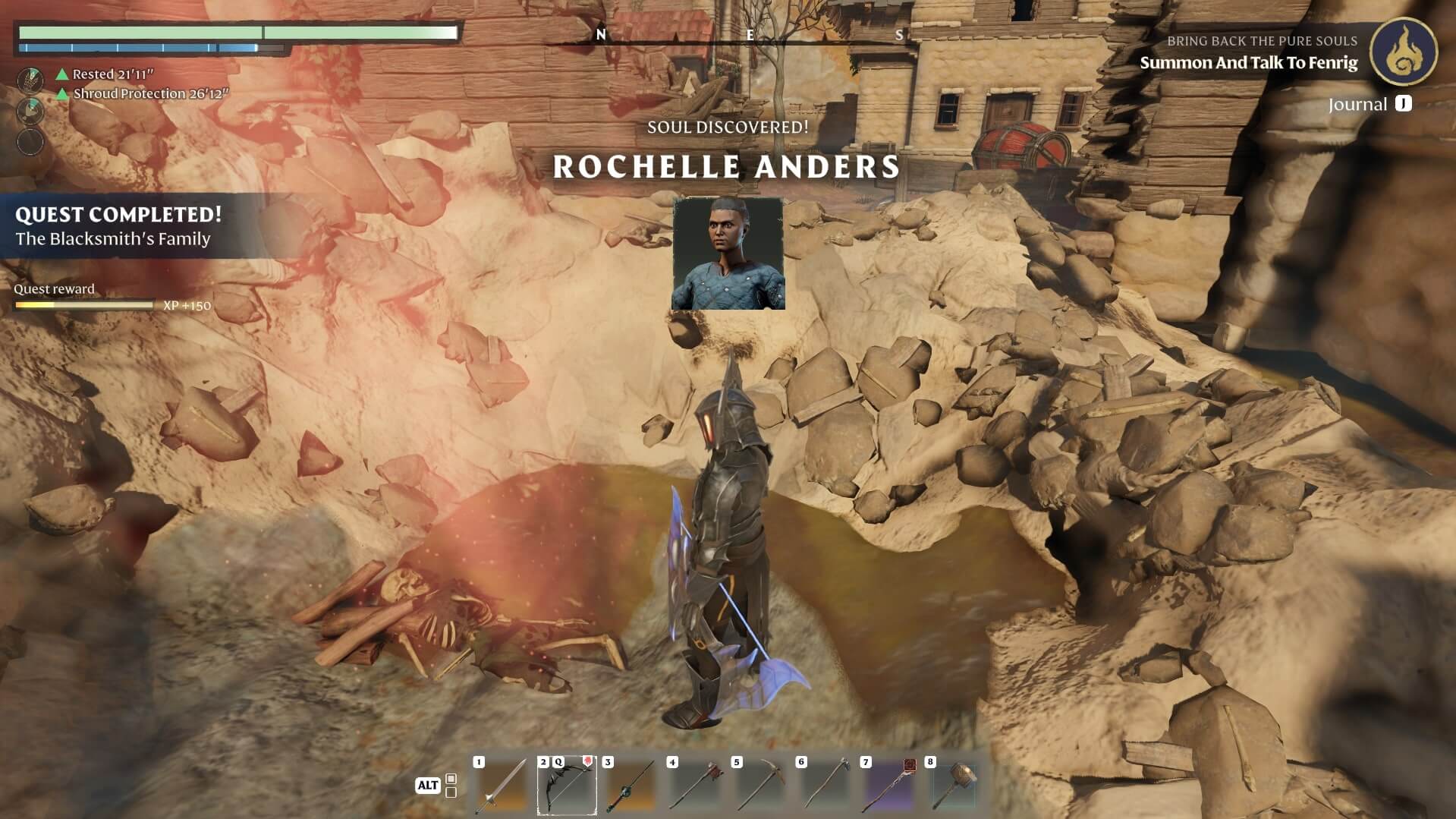This screenshot has width=1456, height=819.
Task: Choose the axe in hotbar slot 4
Action: point(695,786)
